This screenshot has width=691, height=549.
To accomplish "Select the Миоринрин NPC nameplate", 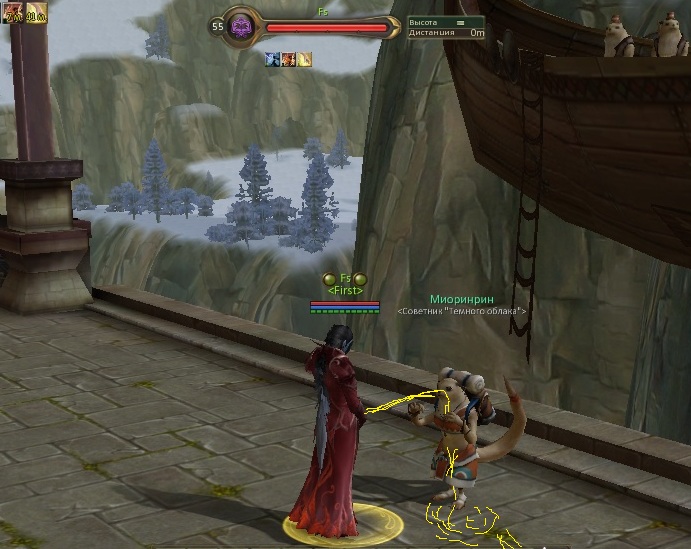I will tap(461, 299).
